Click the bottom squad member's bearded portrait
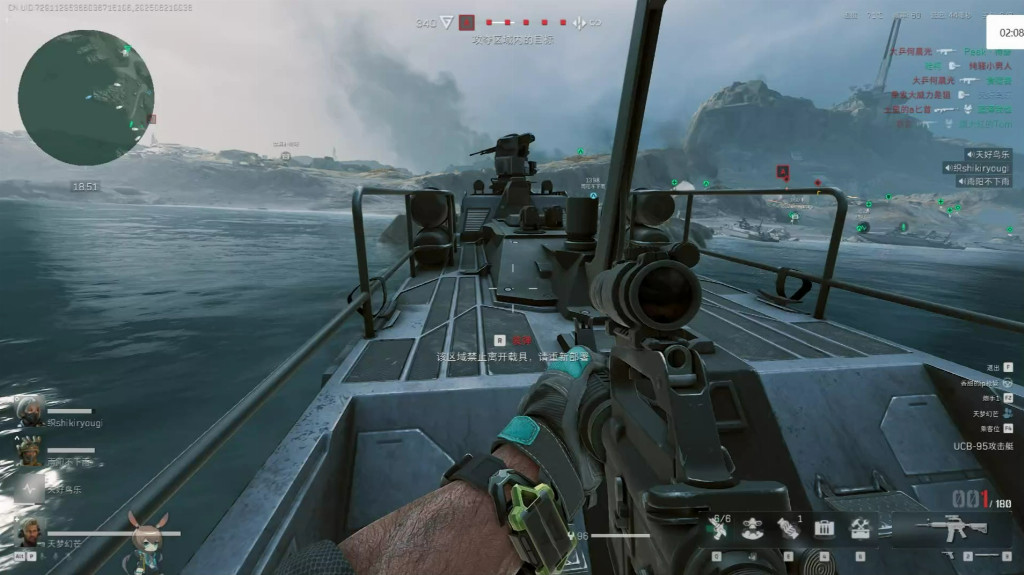 (x=30, y=531)
